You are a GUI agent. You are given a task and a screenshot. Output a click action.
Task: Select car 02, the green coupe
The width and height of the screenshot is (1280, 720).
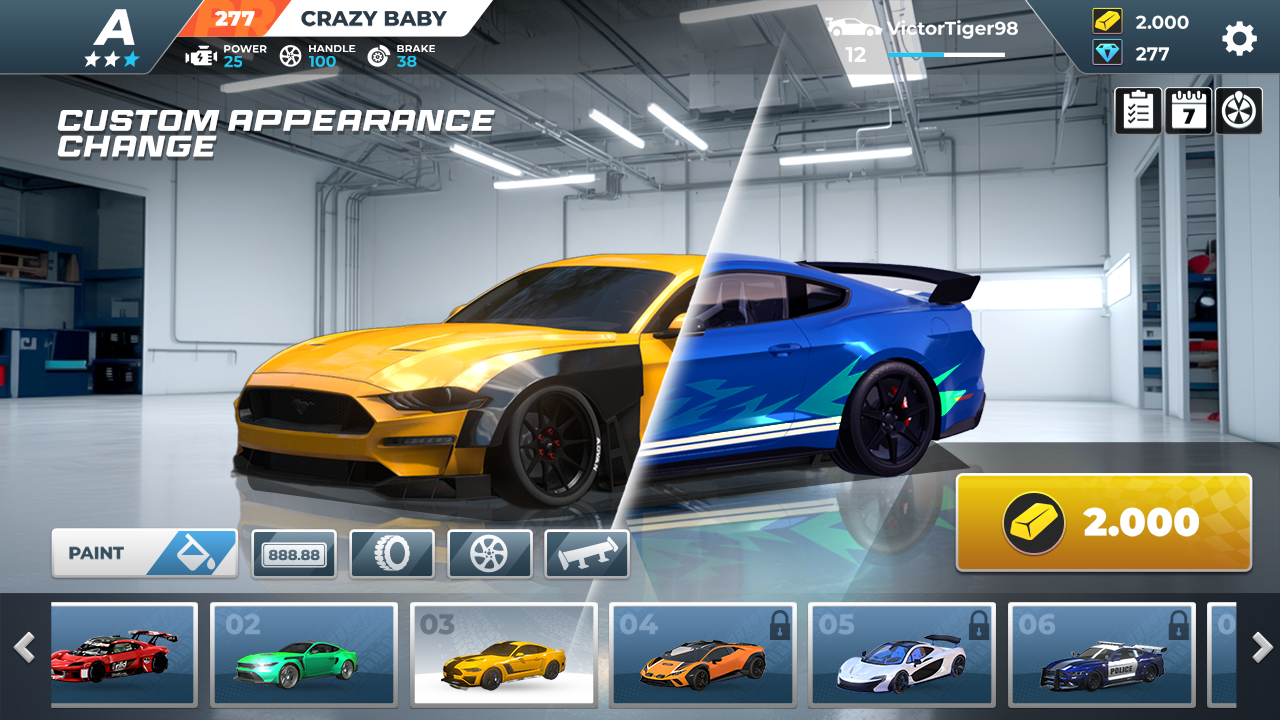[x=304, y=654]
